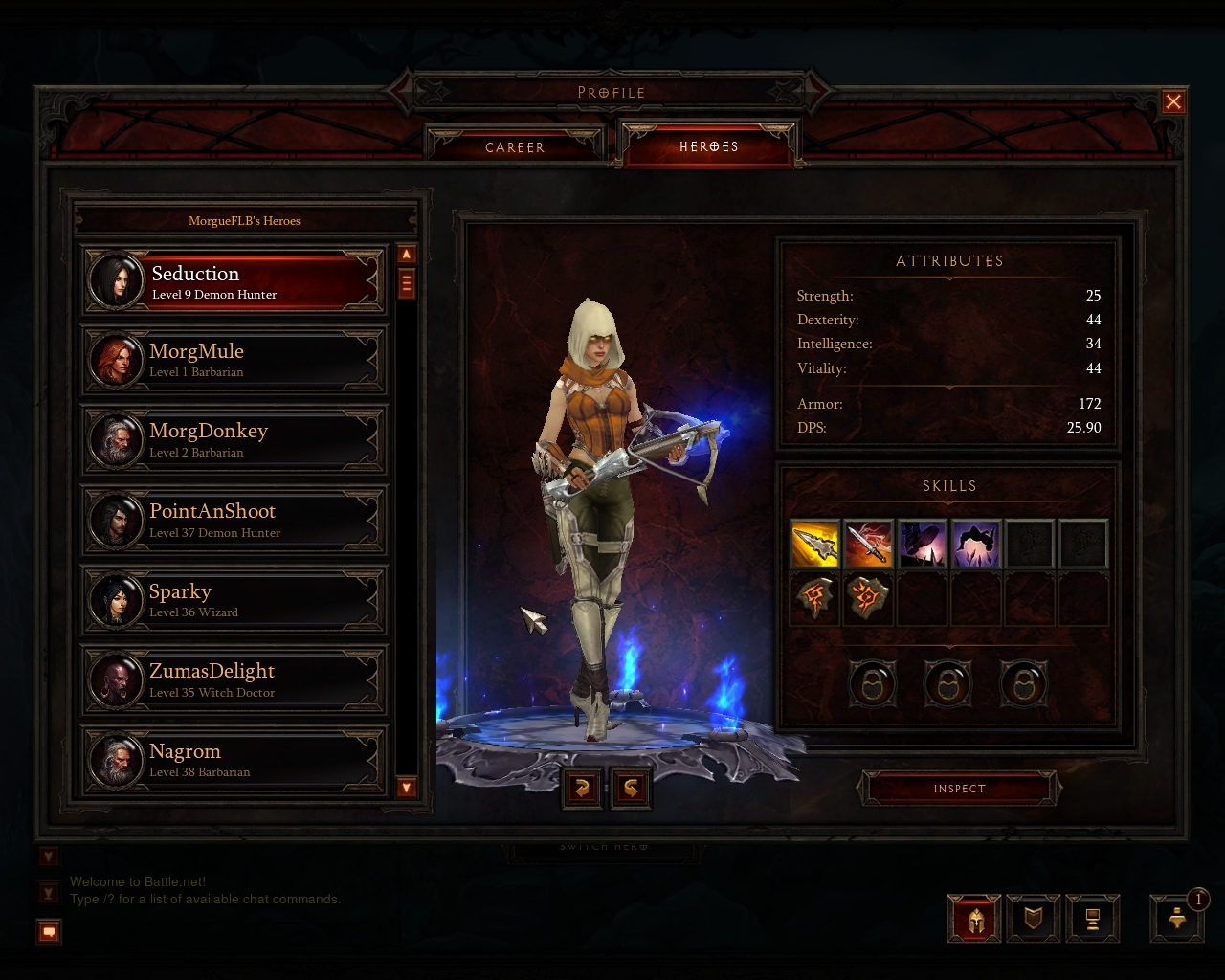Viewport: 1225px width, 980px height.
Task: View ZumasDelight the Witch Doctor
Action: click(x=234, y=680)
